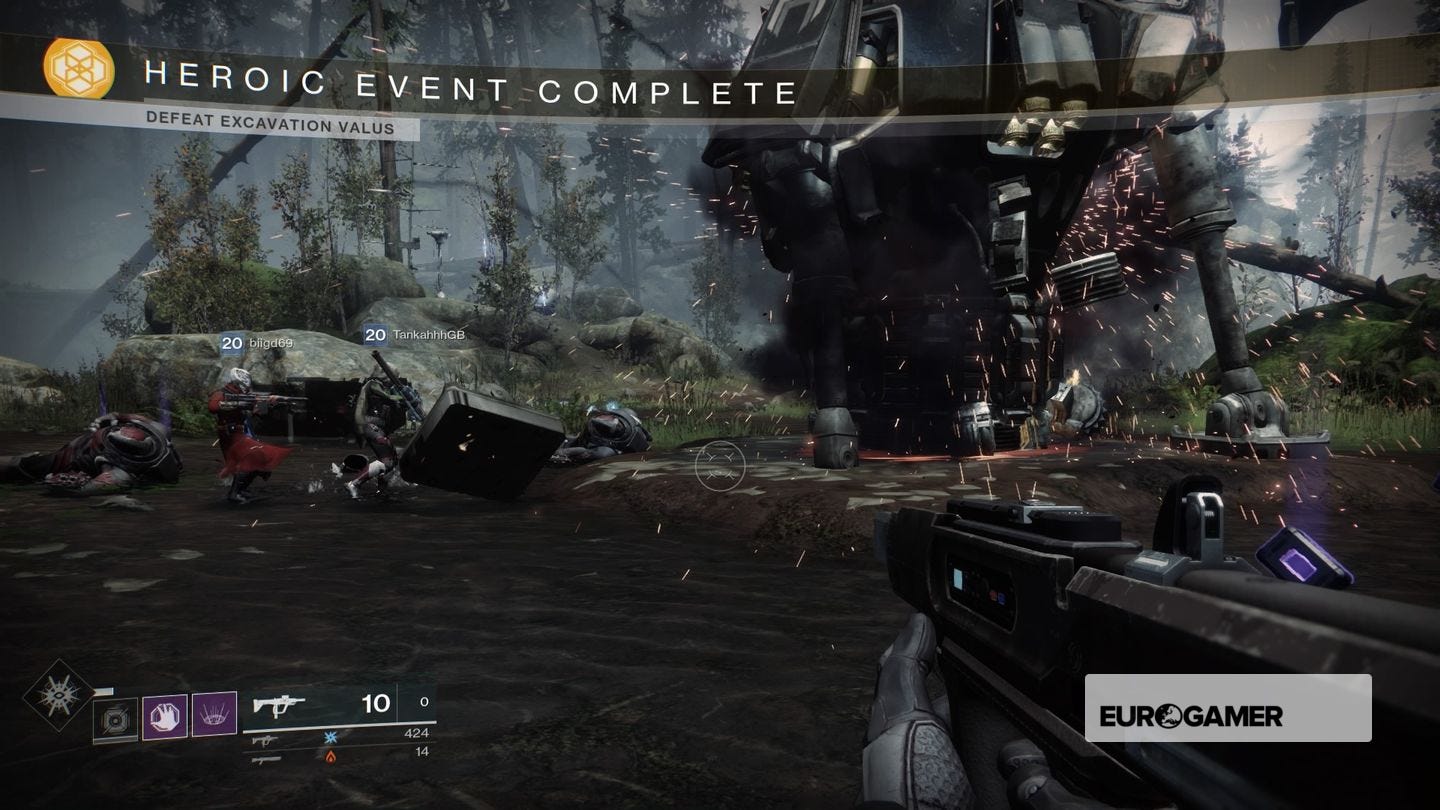
Task: Select the equipped weapon silhouette with 10 ammo
Action: point(279,706)
